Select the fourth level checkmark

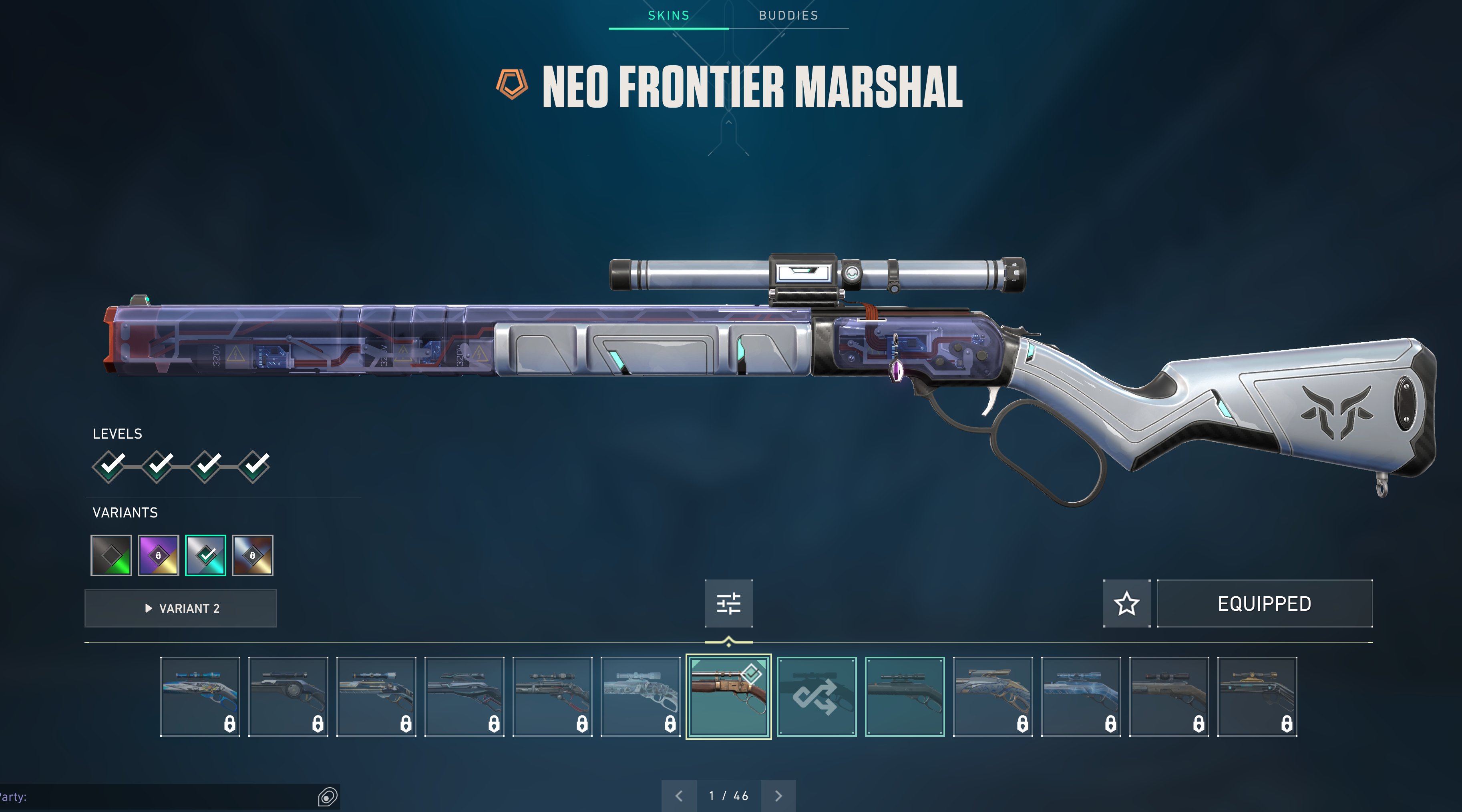(254, 466)
